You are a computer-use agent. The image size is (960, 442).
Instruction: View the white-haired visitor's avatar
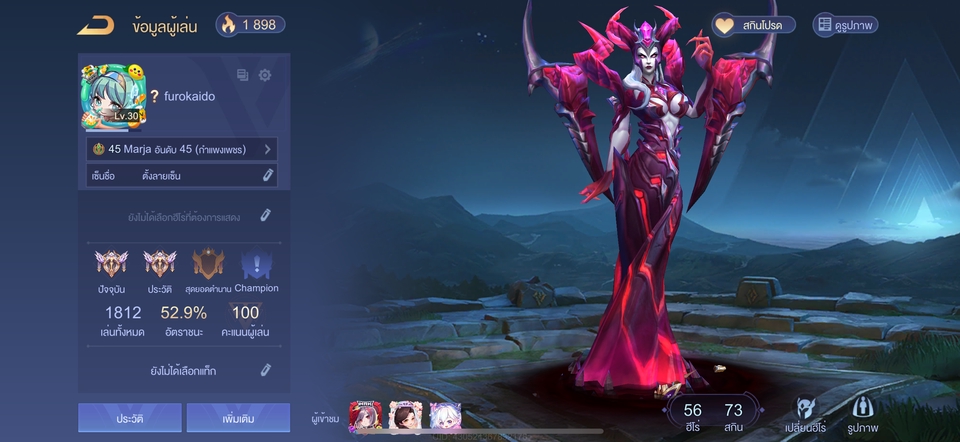(445, 417)
